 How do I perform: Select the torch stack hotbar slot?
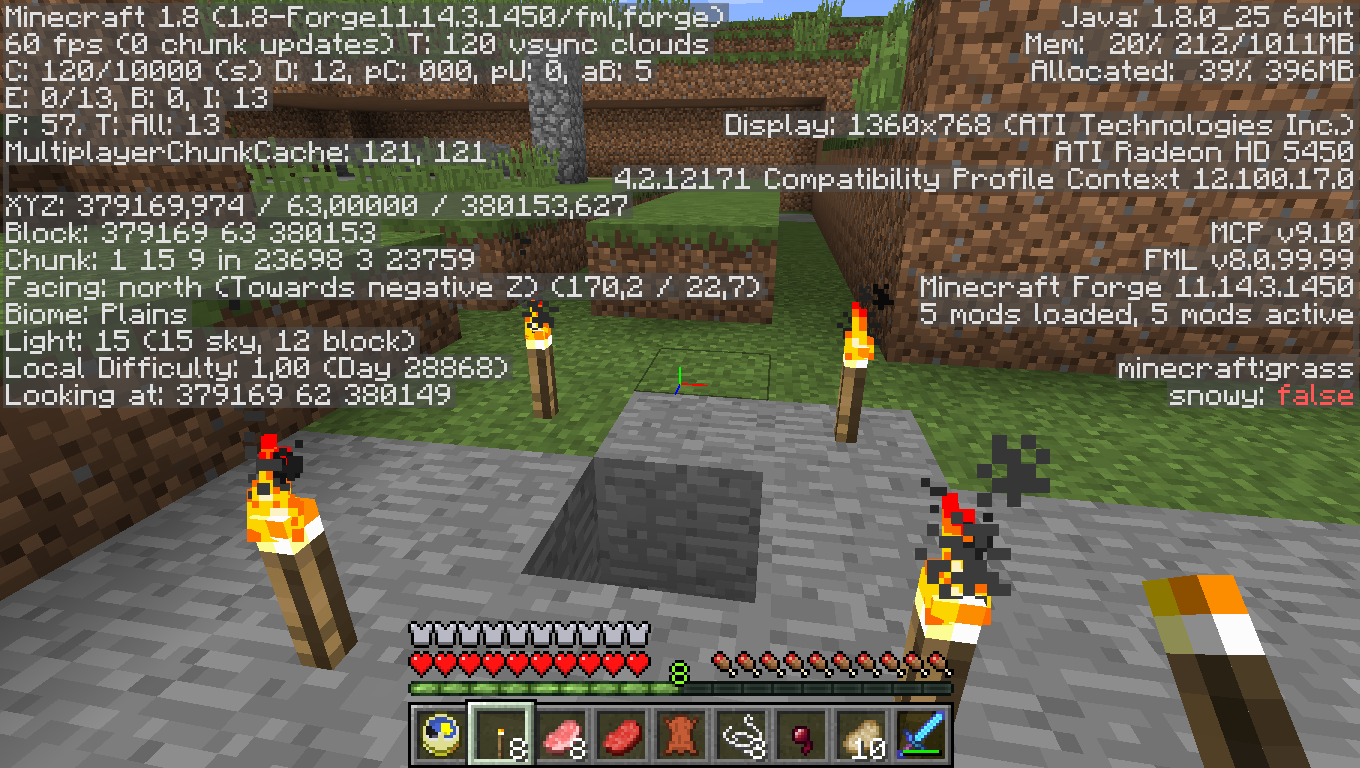click(501, 734)
